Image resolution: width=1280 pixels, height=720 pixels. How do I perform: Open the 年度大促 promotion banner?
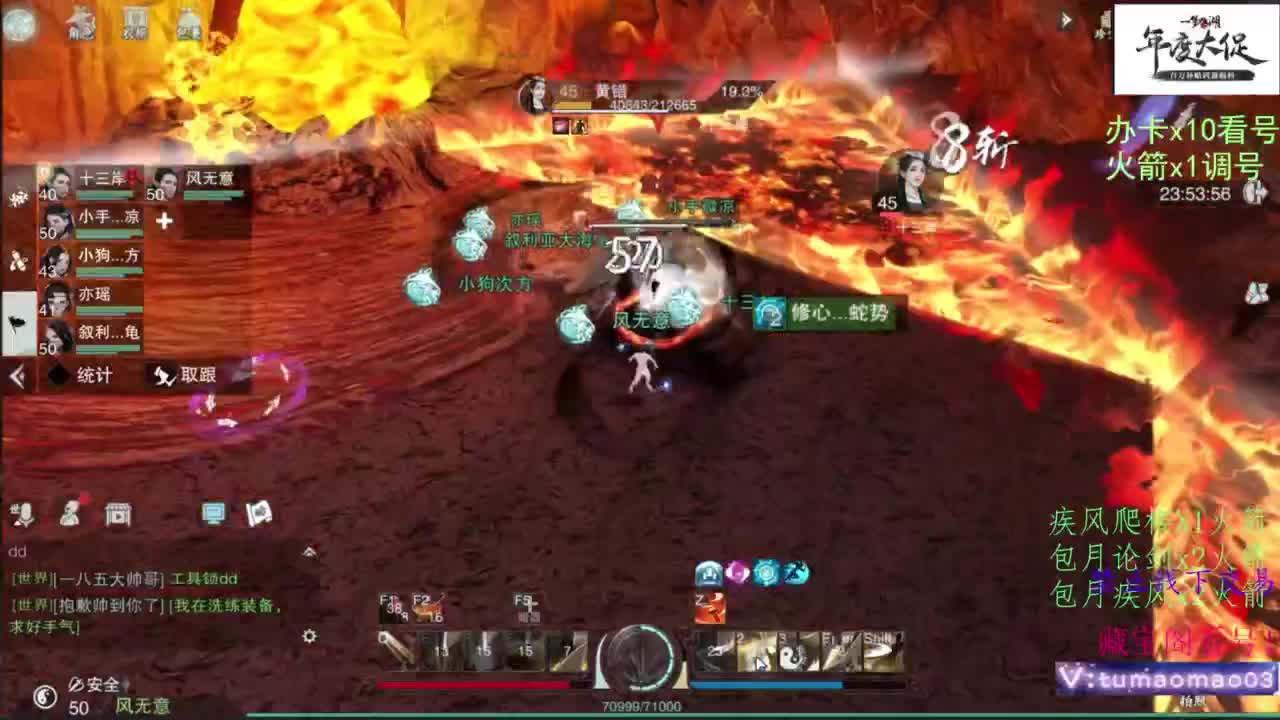[x=1192, y=35]
